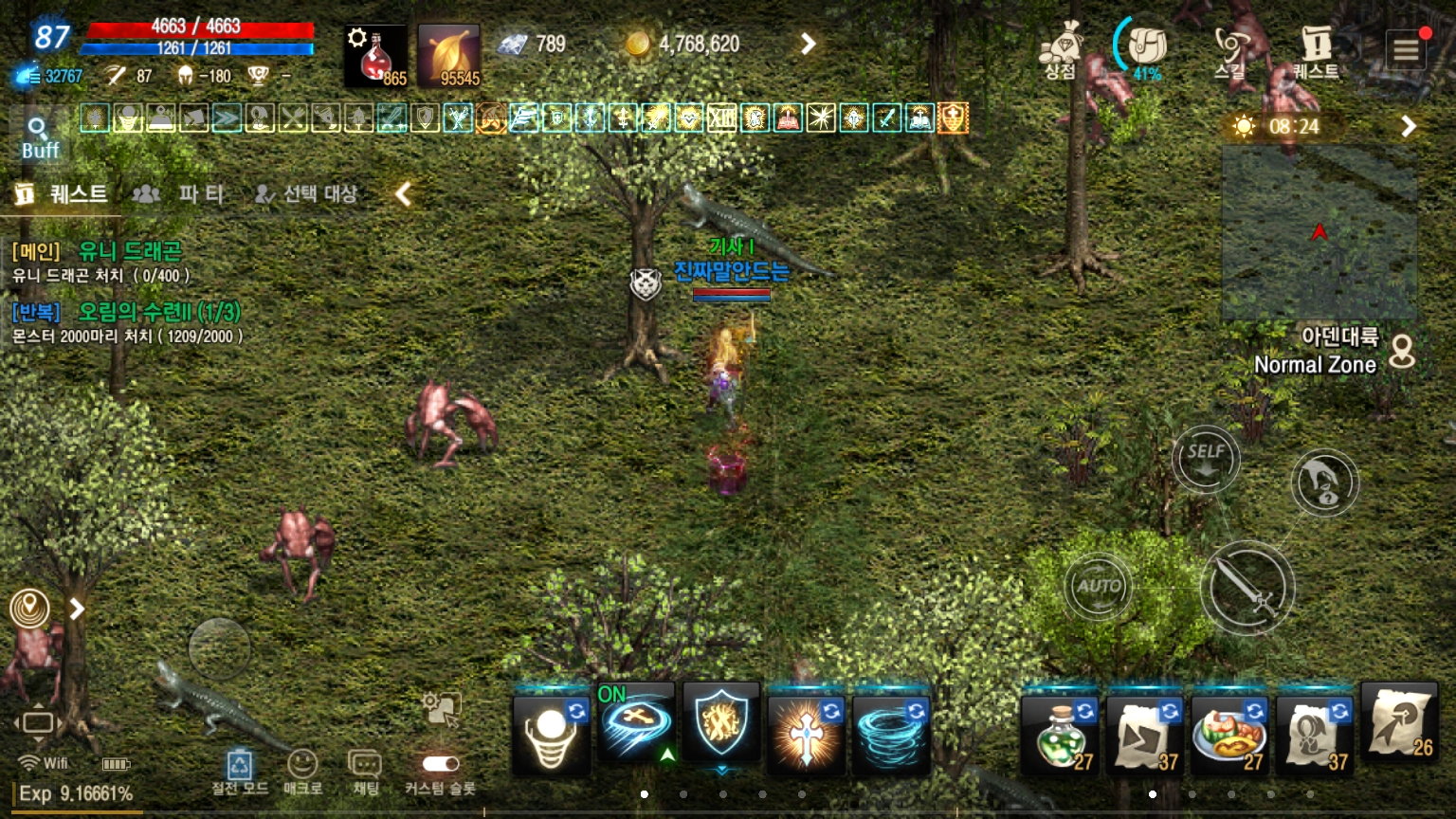
Task: Click the arrow next to the gold amount
Action: point(808,43)
